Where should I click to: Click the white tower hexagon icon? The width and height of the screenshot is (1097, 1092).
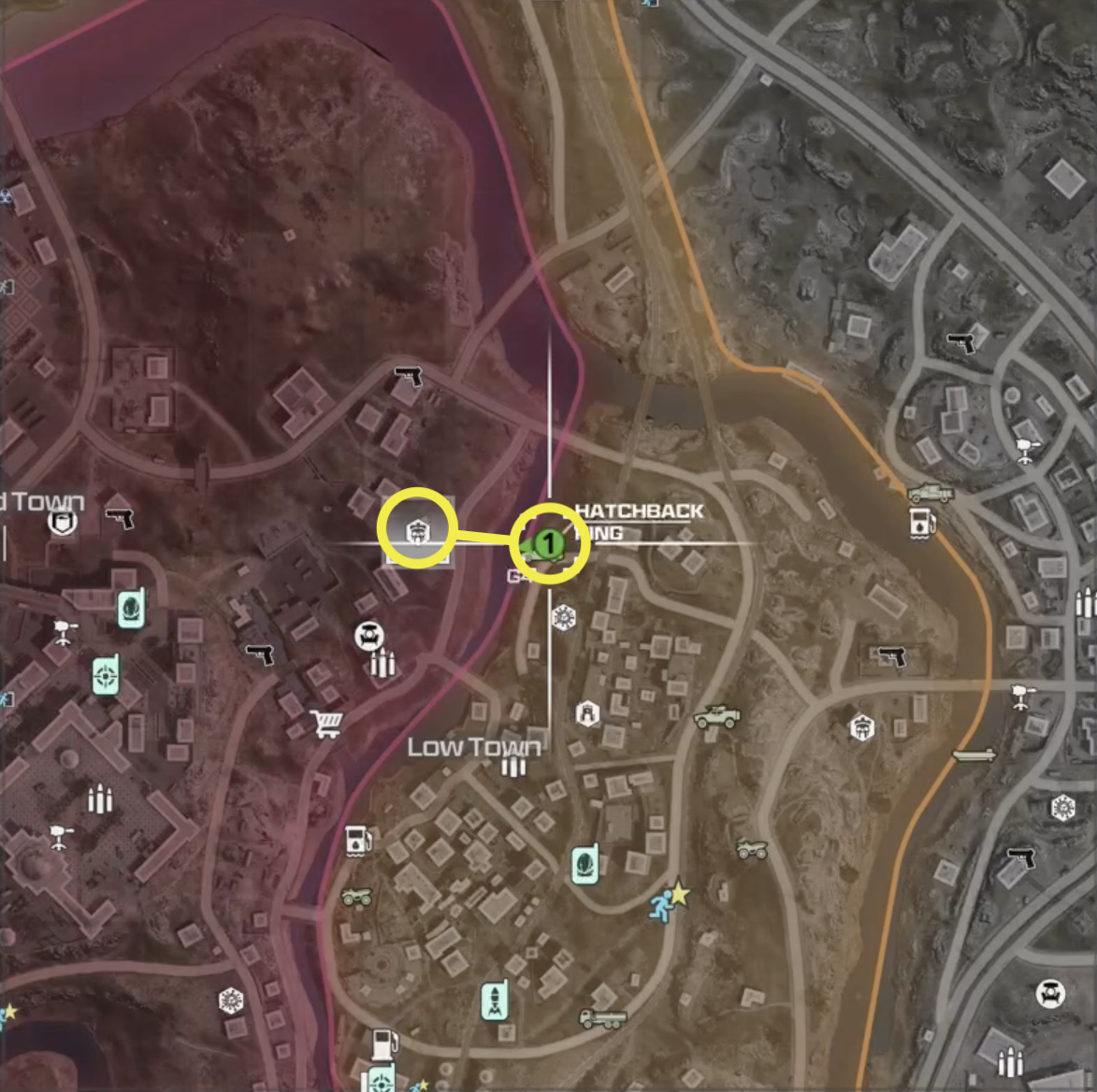(x=587, y=714)
